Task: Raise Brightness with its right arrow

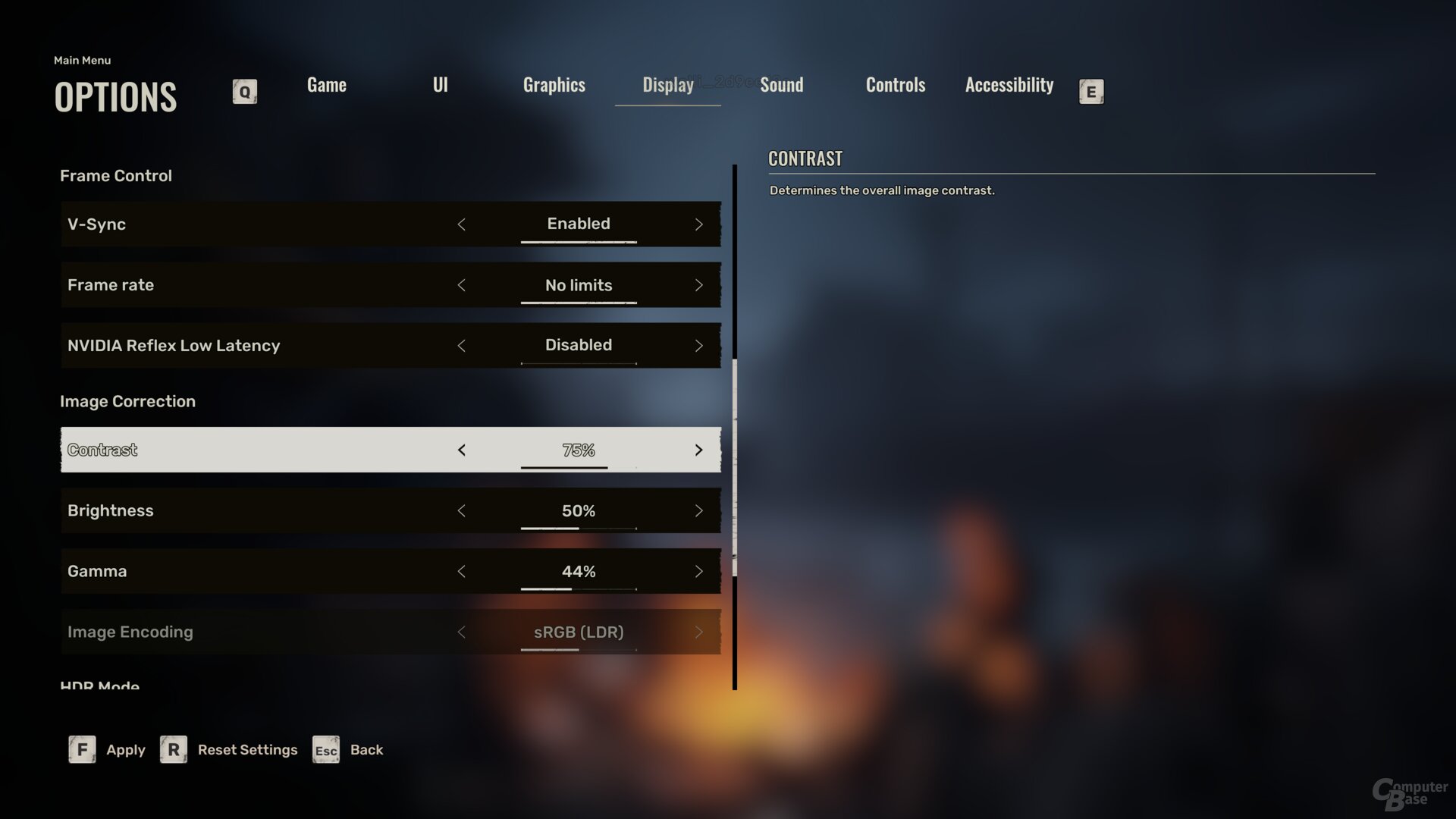Action: point(698,511)
